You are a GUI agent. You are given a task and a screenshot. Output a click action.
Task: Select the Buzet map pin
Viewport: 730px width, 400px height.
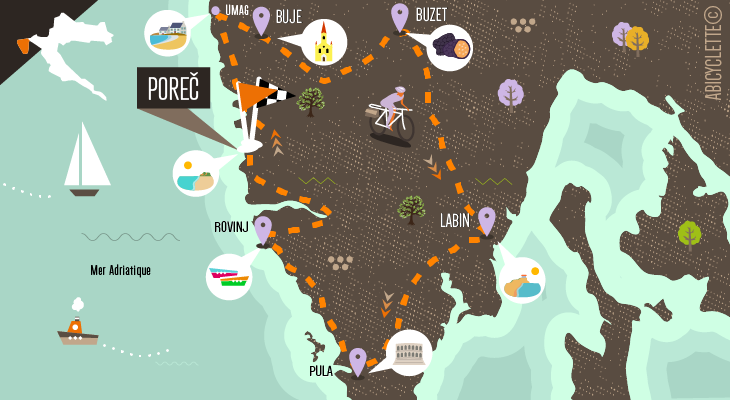400,16
